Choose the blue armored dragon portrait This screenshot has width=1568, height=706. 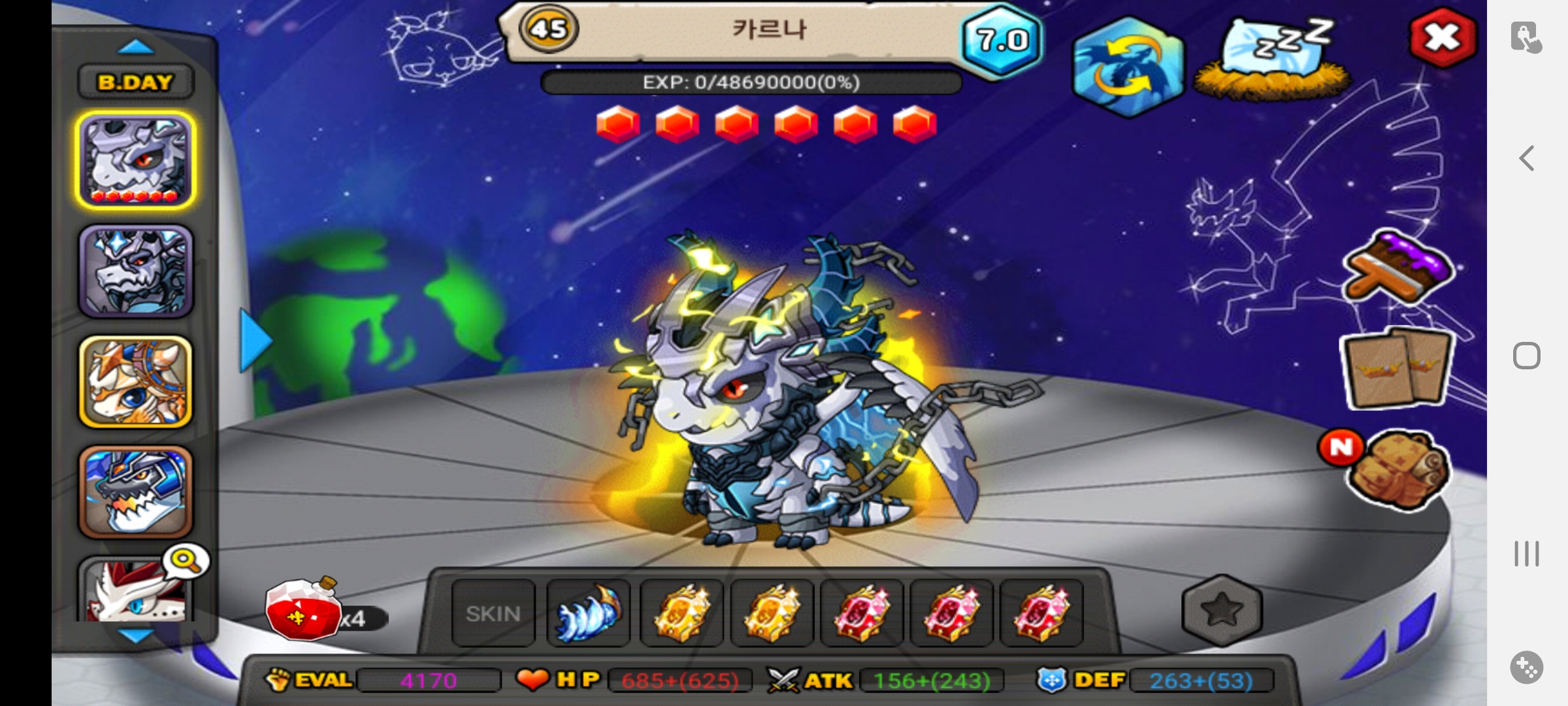pos(135,492)
